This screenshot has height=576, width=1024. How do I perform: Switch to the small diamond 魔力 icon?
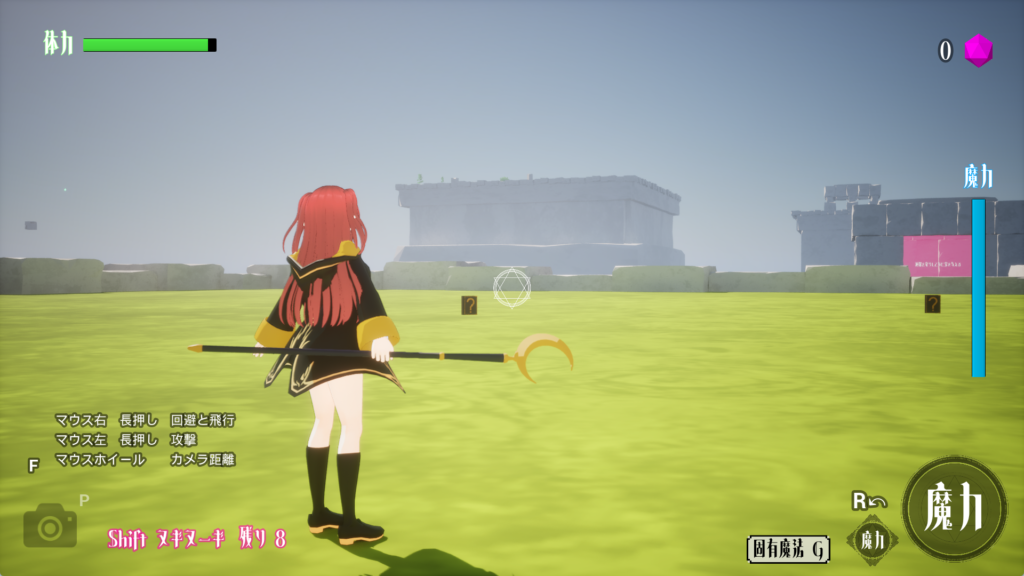click(x=872, y=540)
